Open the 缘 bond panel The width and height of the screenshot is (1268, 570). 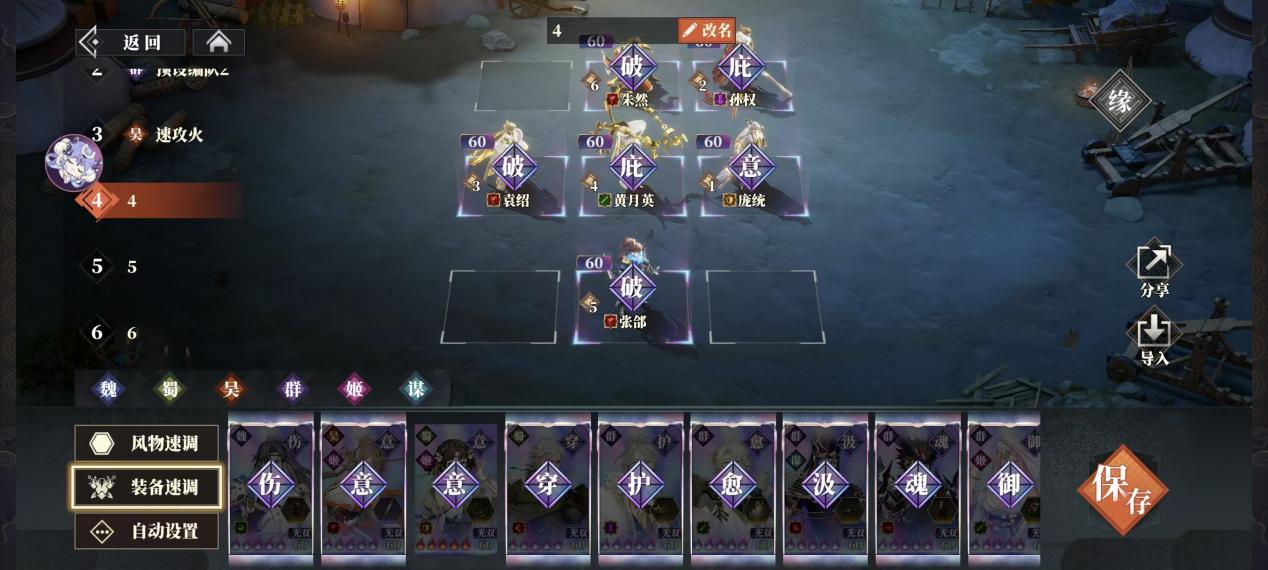point(1120,100)
